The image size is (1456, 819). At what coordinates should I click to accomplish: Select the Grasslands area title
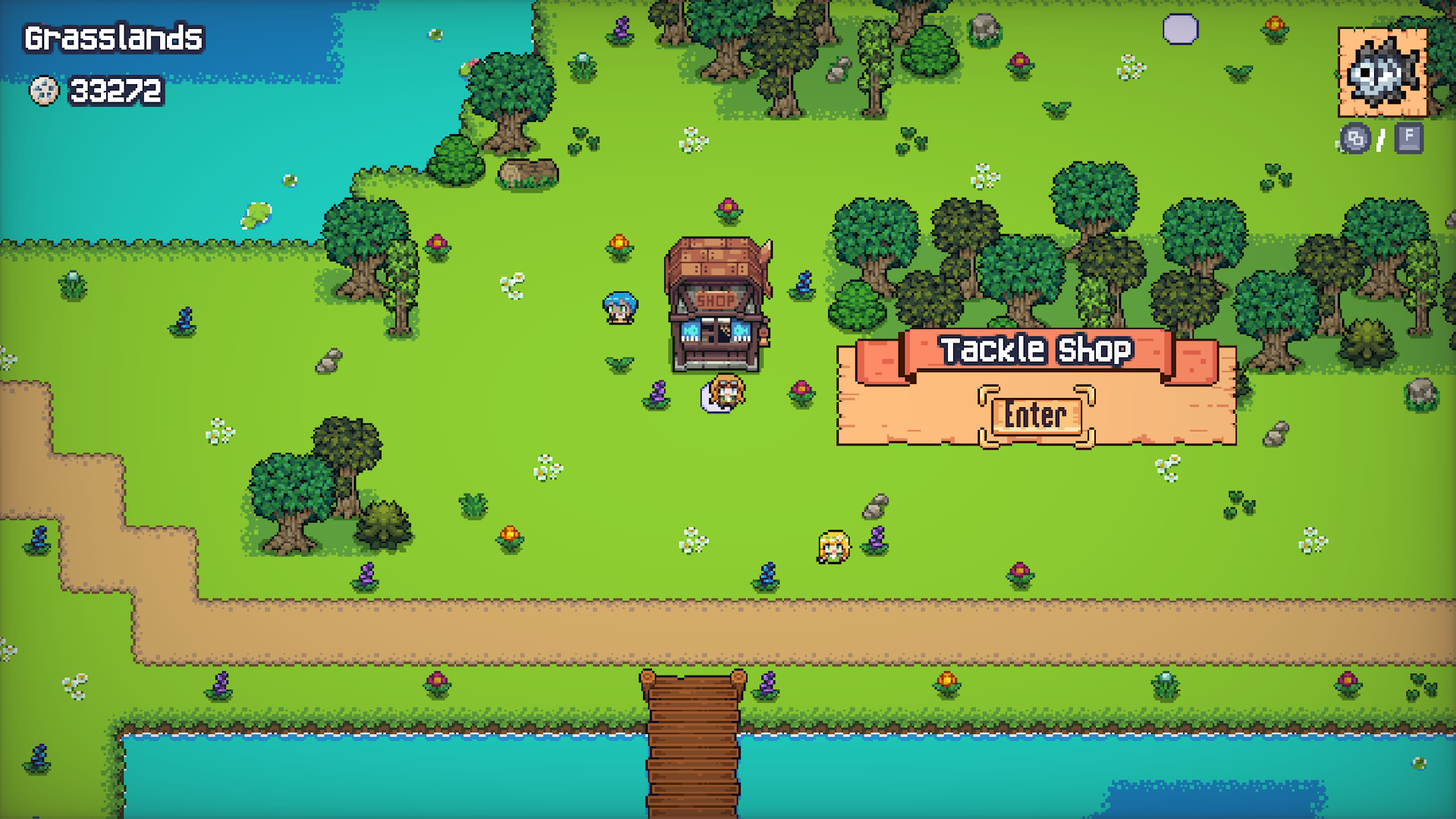[114, 39]
